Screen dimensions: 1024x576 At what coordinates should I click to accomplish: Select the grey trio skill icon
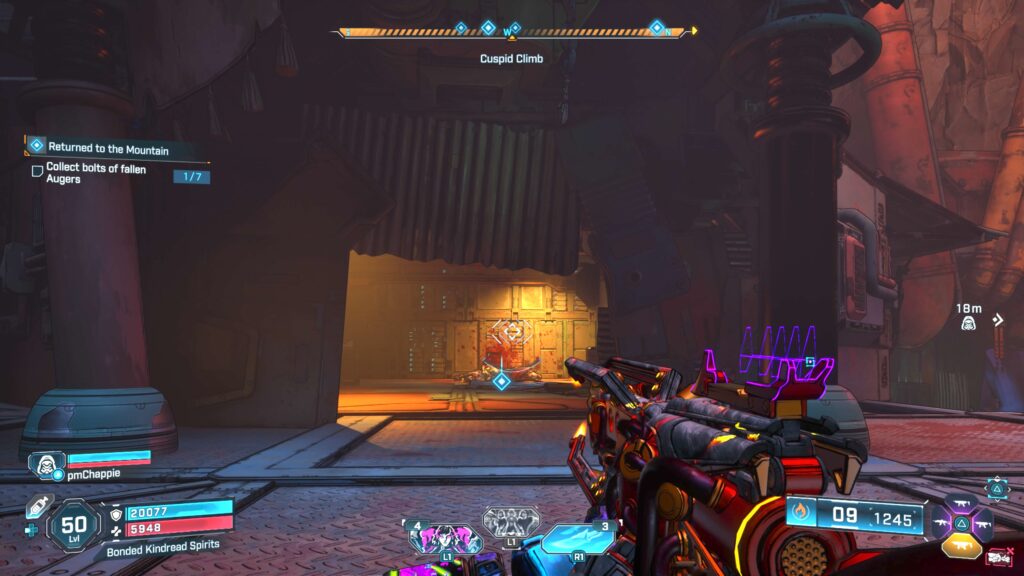511,522
